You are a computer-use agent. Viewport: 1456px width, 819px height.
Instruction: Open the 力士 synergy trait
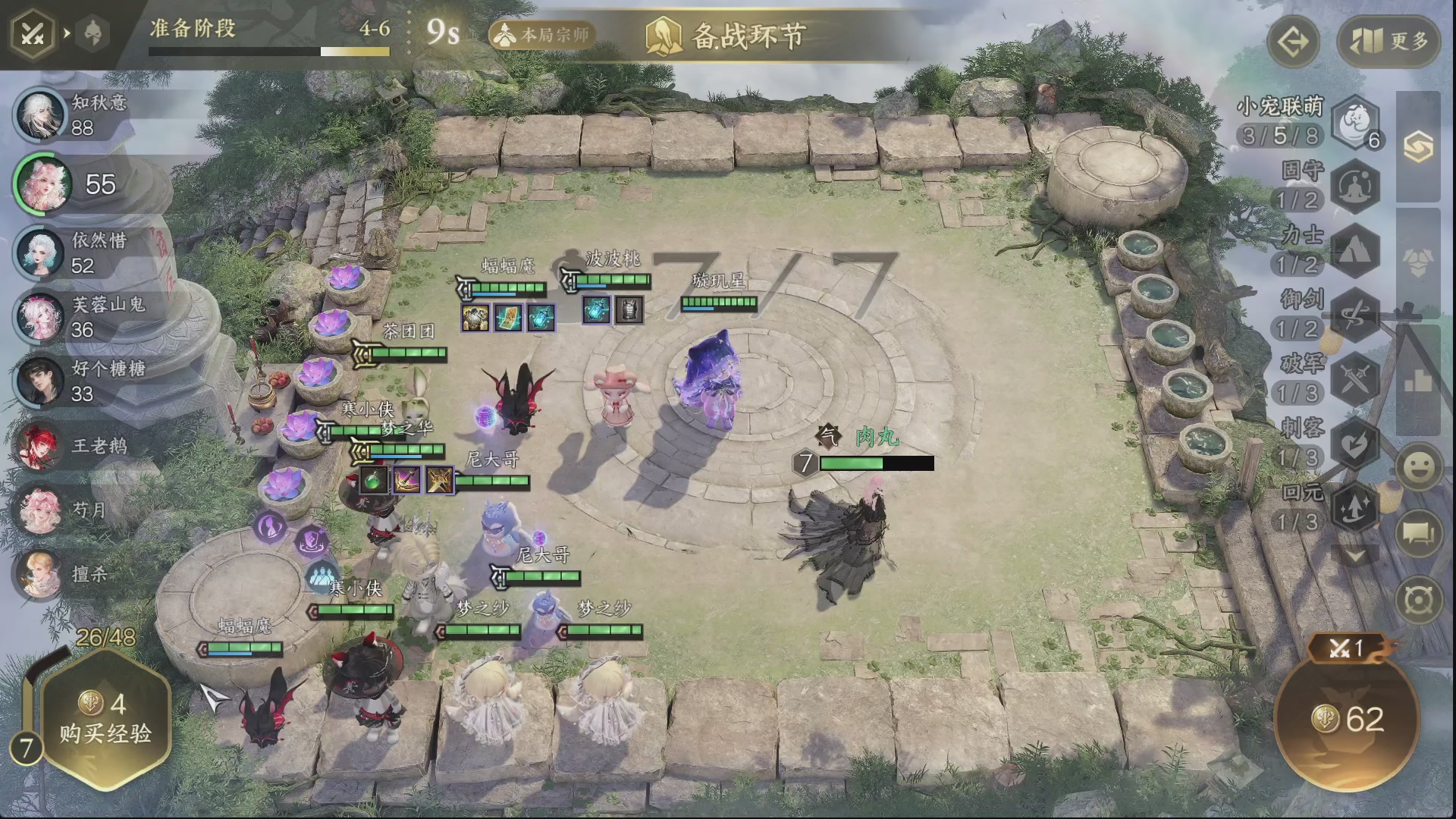pos(1356,250)
